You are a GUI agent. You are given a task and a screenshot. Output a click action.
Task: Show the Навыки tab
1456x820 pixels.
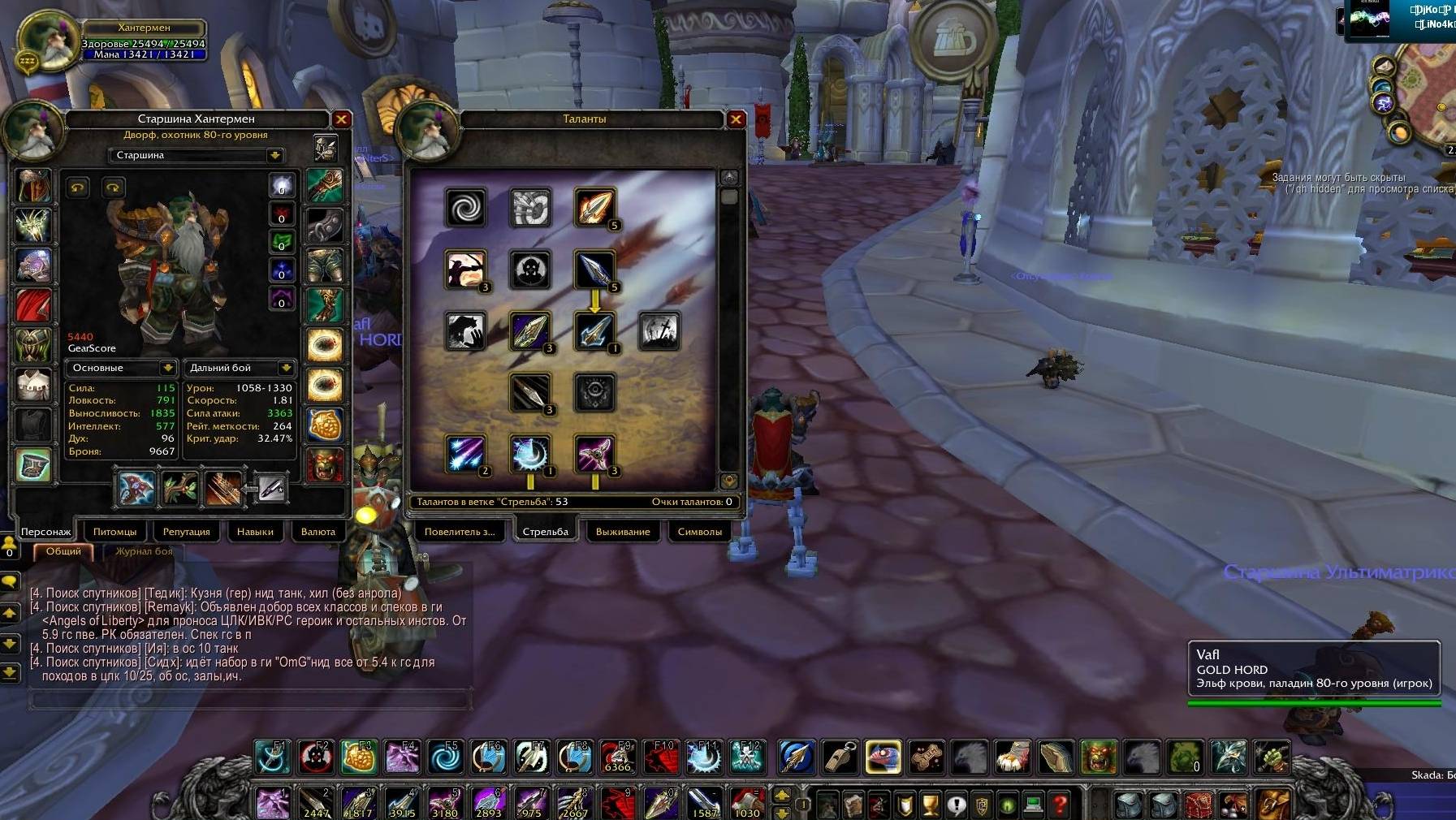[x=255, y=532]
